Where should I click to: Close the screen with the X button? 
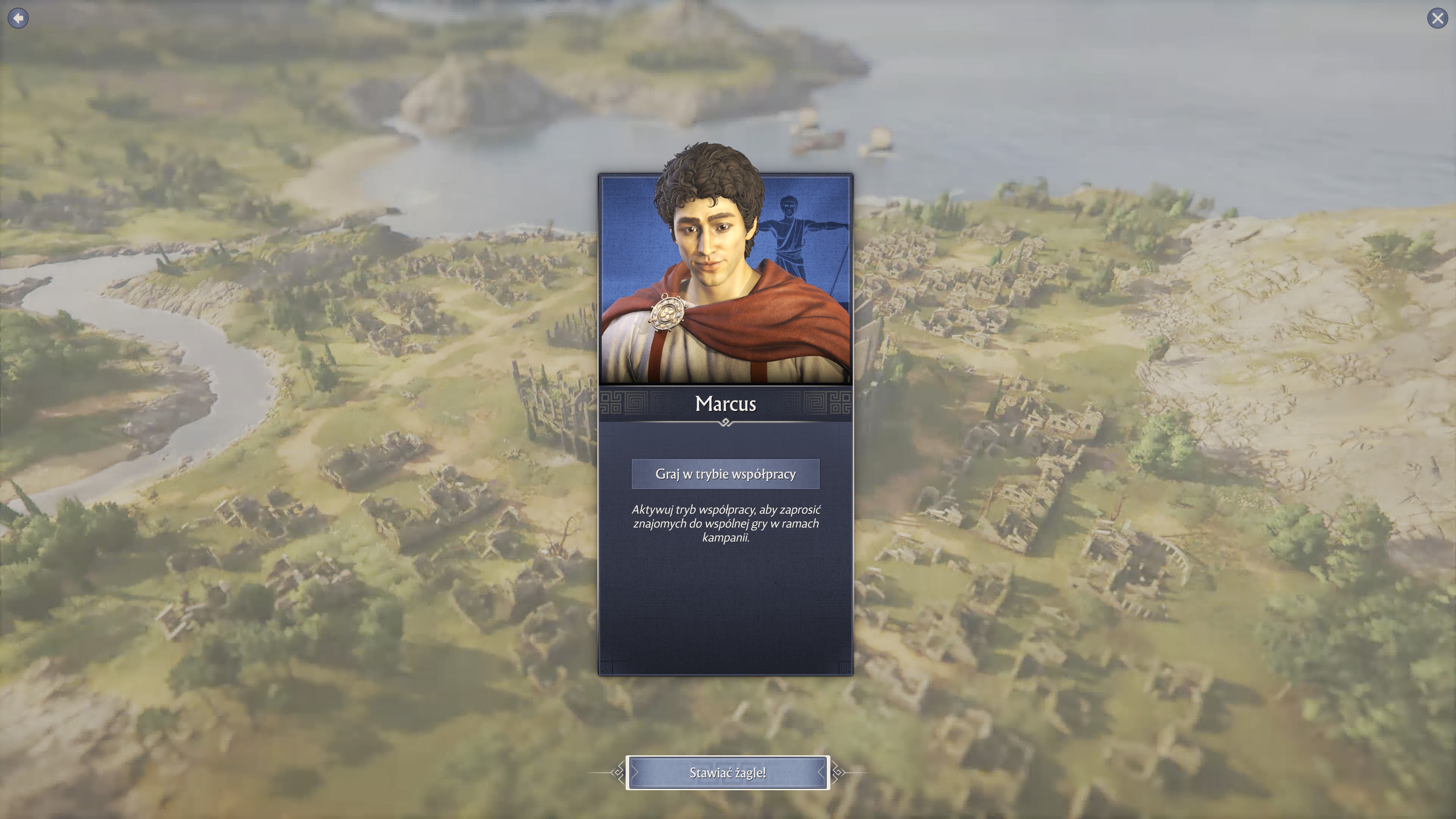click(x=1437, y=18)
